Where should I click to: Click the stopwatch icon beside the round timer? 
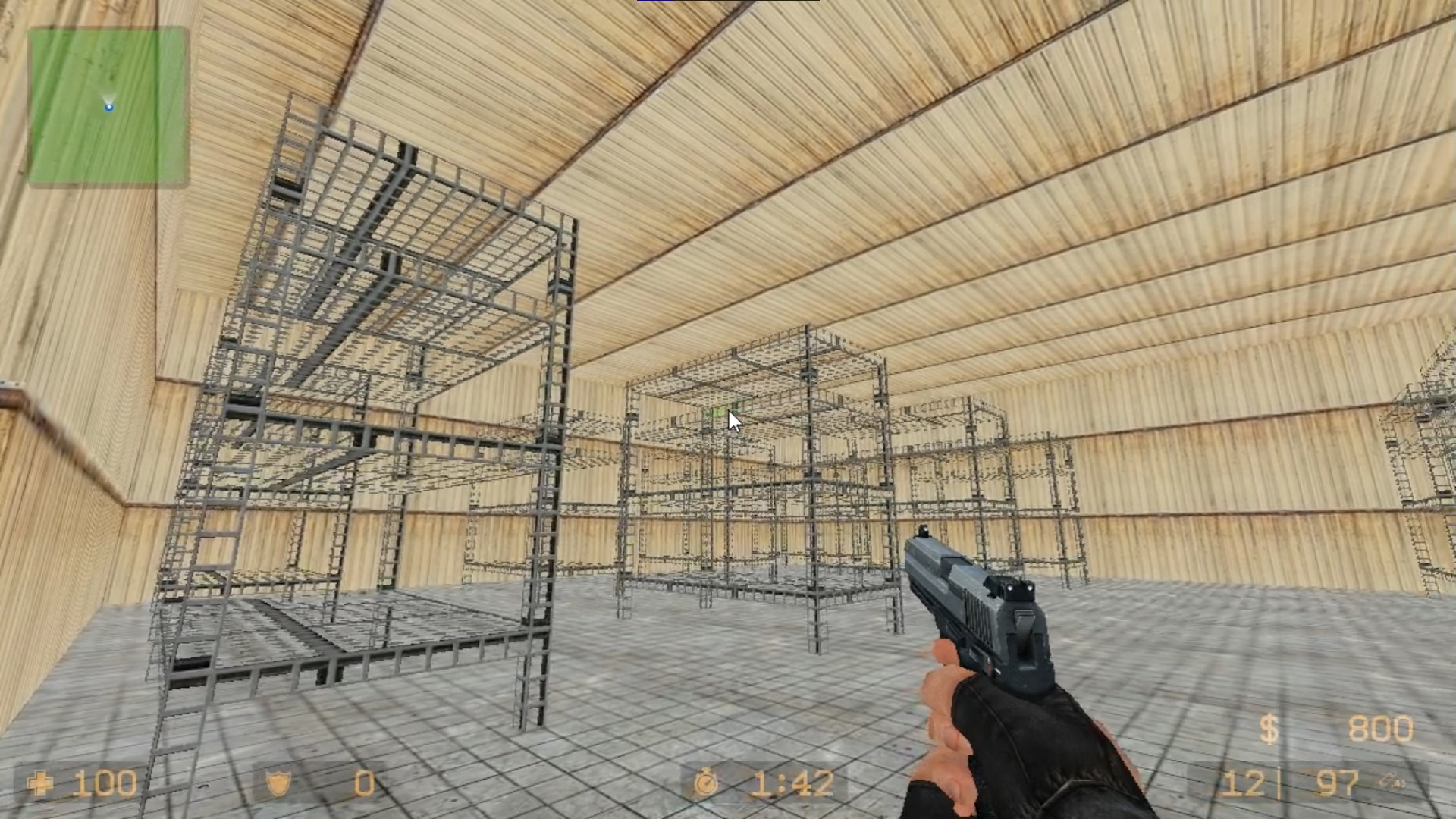pos(704,780)
